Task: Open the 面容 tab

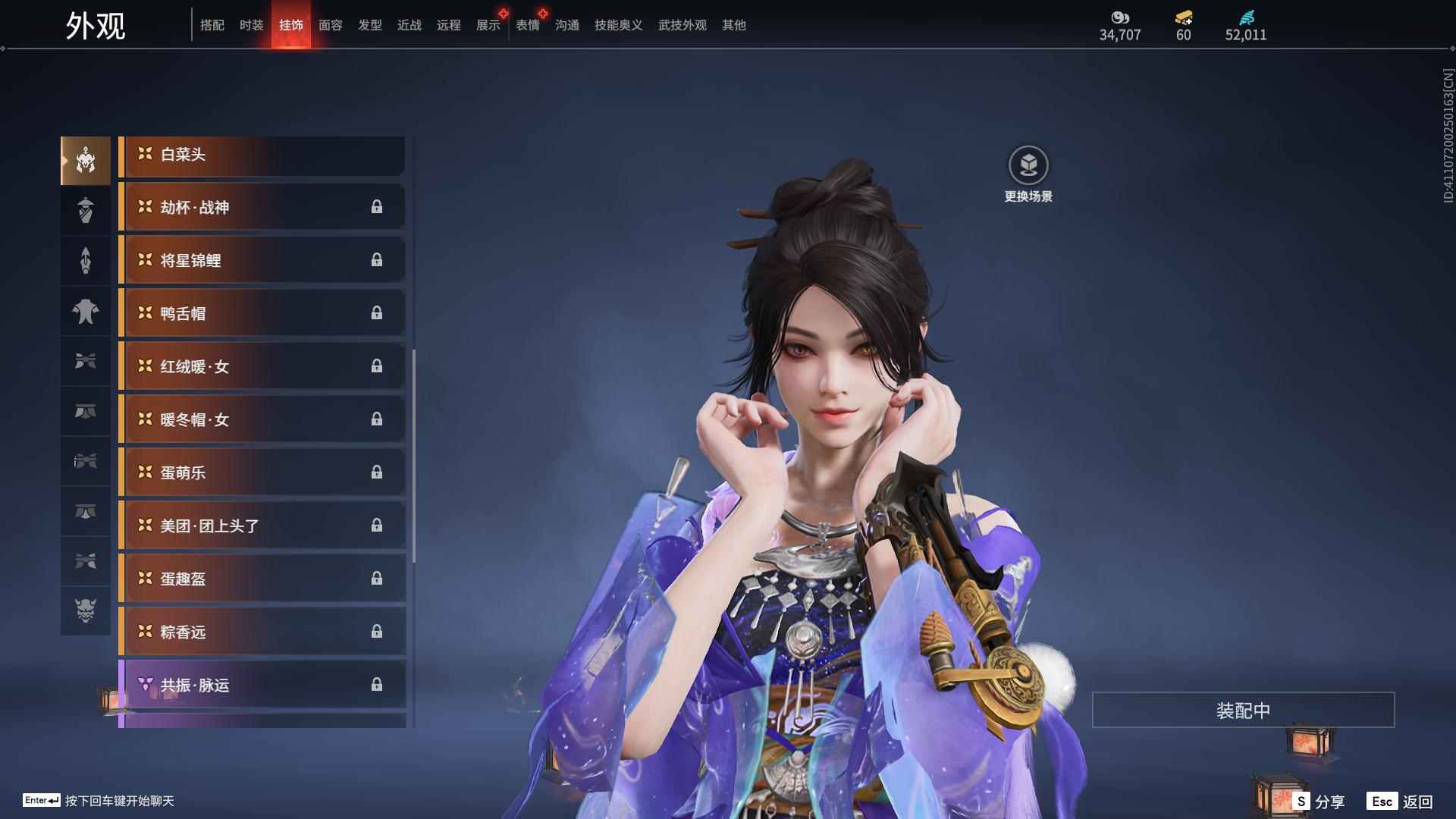Action: pyautogui.click(x=330, y=25)
